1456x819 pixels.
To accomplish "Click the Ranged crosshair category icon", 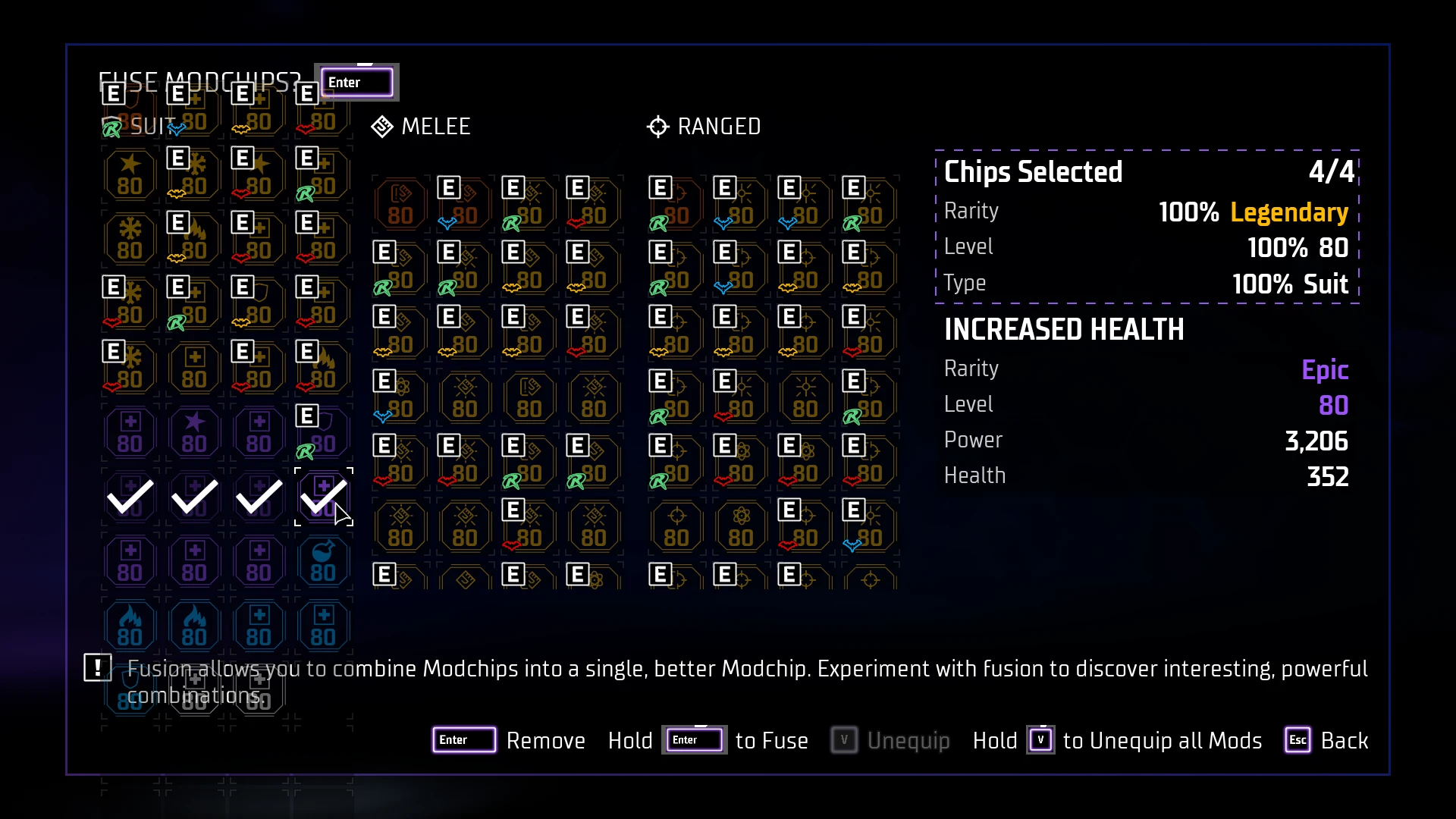I will pos(657,127).
